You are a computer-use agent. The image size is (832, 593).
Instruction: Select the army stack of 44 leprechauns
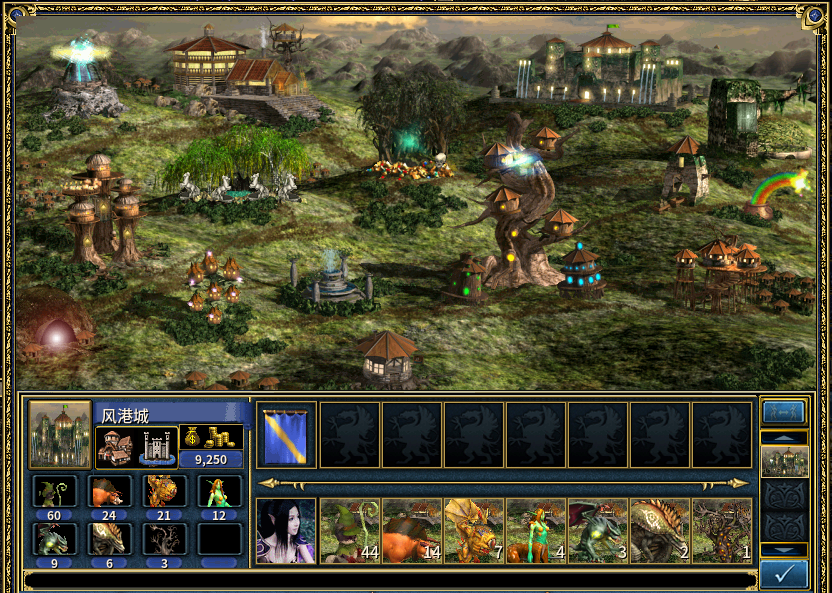pos(349,531)
